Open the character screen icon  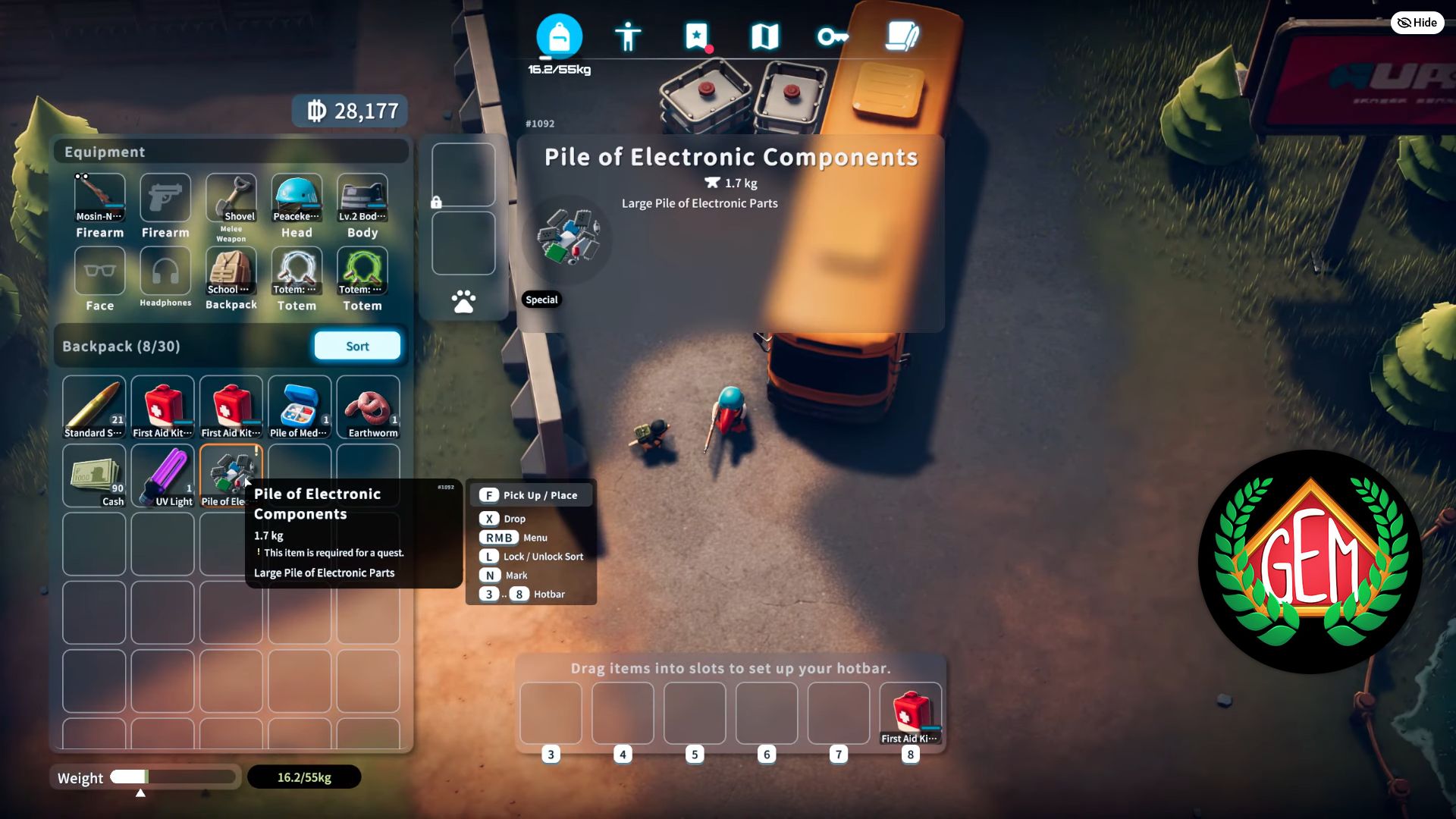tap(629, 35)
